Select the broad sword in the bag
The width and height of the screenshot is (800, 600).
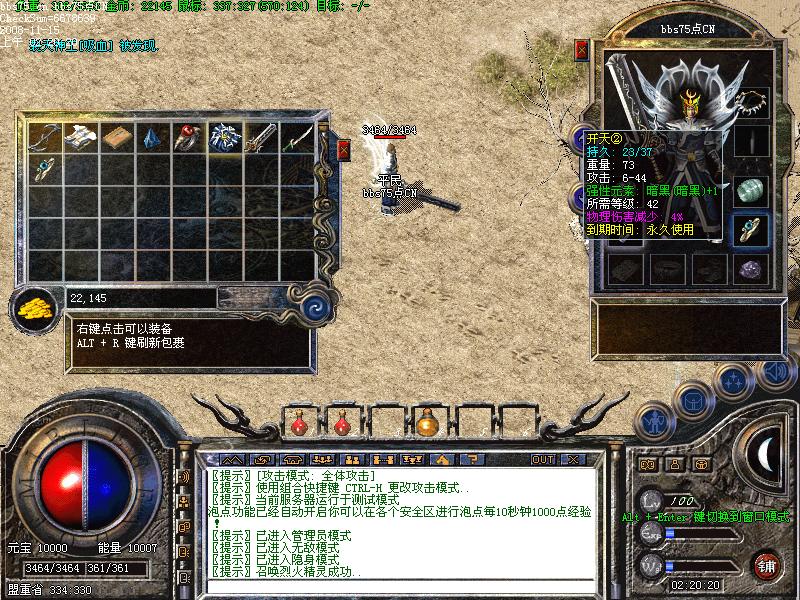click(x=258, y=137)
